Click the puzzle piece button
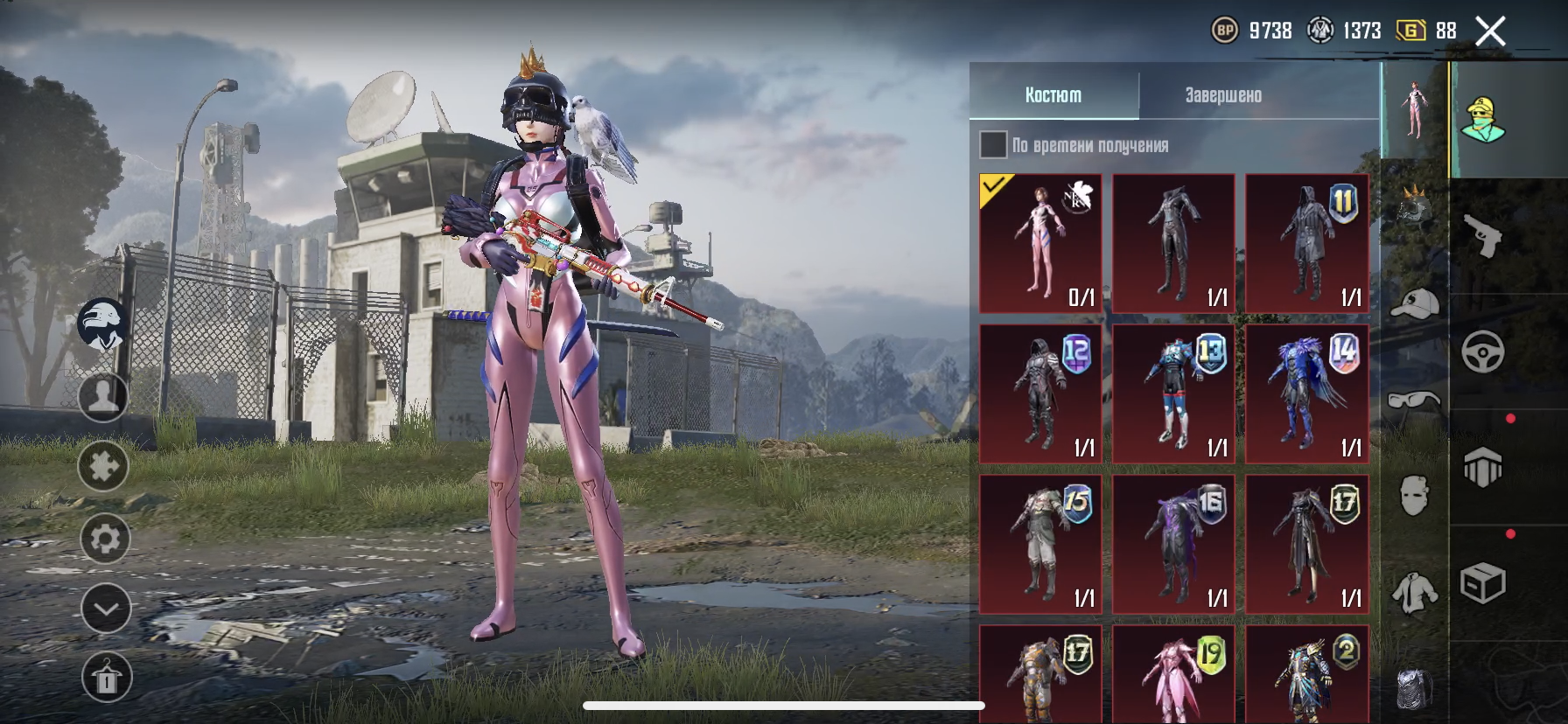Viewport: 1568px width, 724px height. 103,466
